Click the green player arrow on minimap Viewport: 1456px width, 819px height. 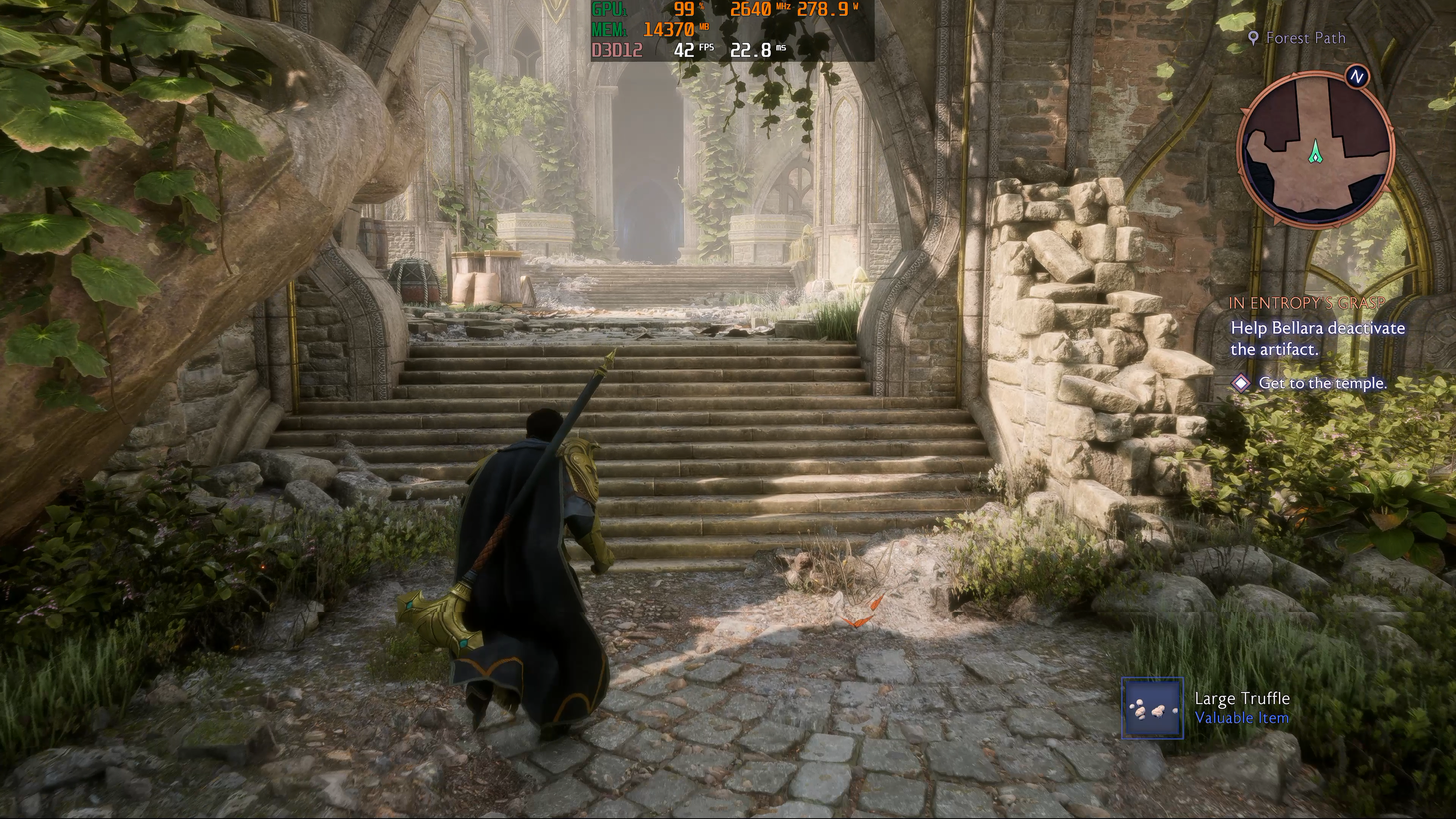click(x=1315, y=152)
